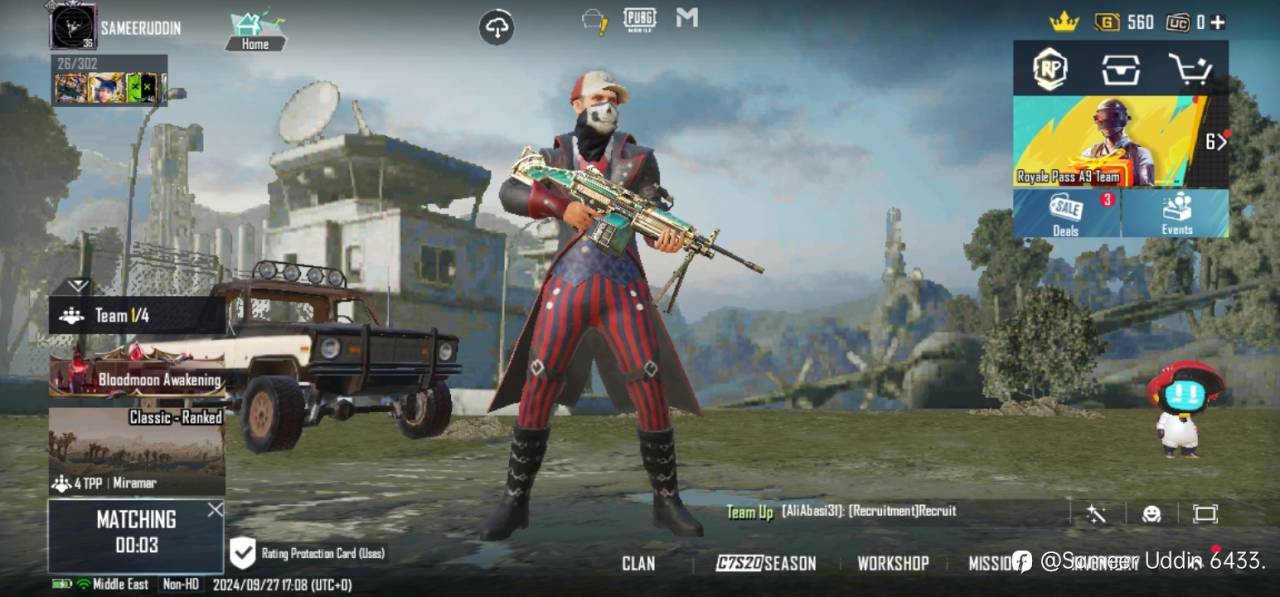Viewport: 1280px width, 597px height.
Task: Open the Team 1/4 panel
Action: click(136, 315)
